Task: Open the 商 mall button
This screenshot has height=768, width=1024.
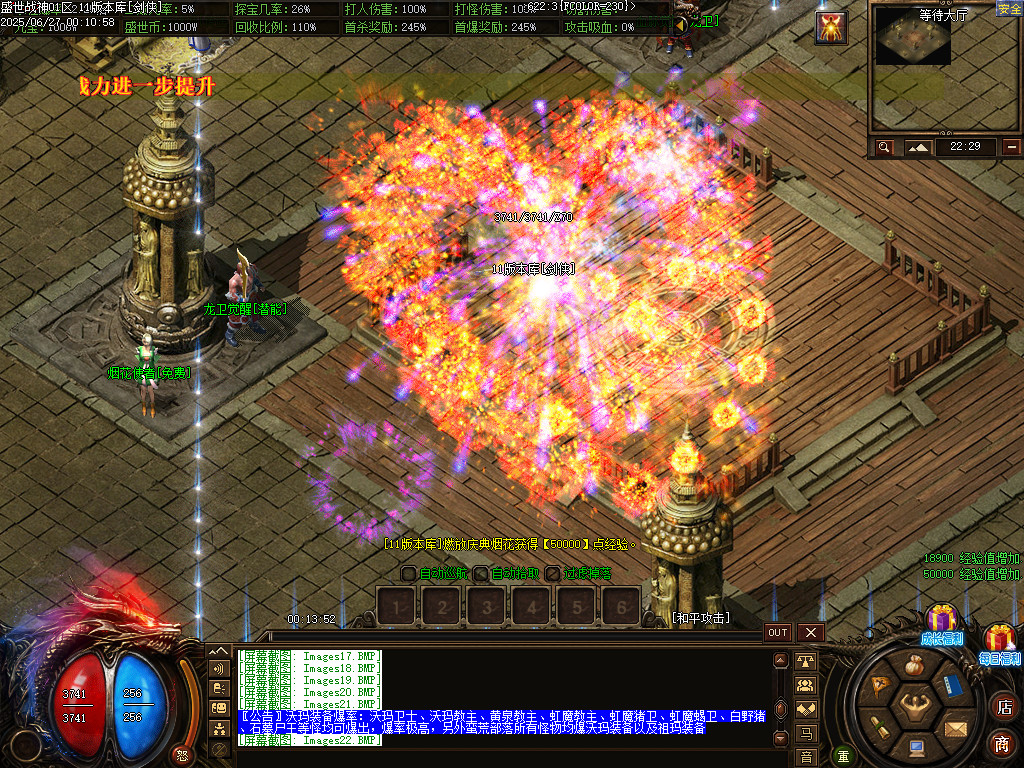Action: 1003,743
